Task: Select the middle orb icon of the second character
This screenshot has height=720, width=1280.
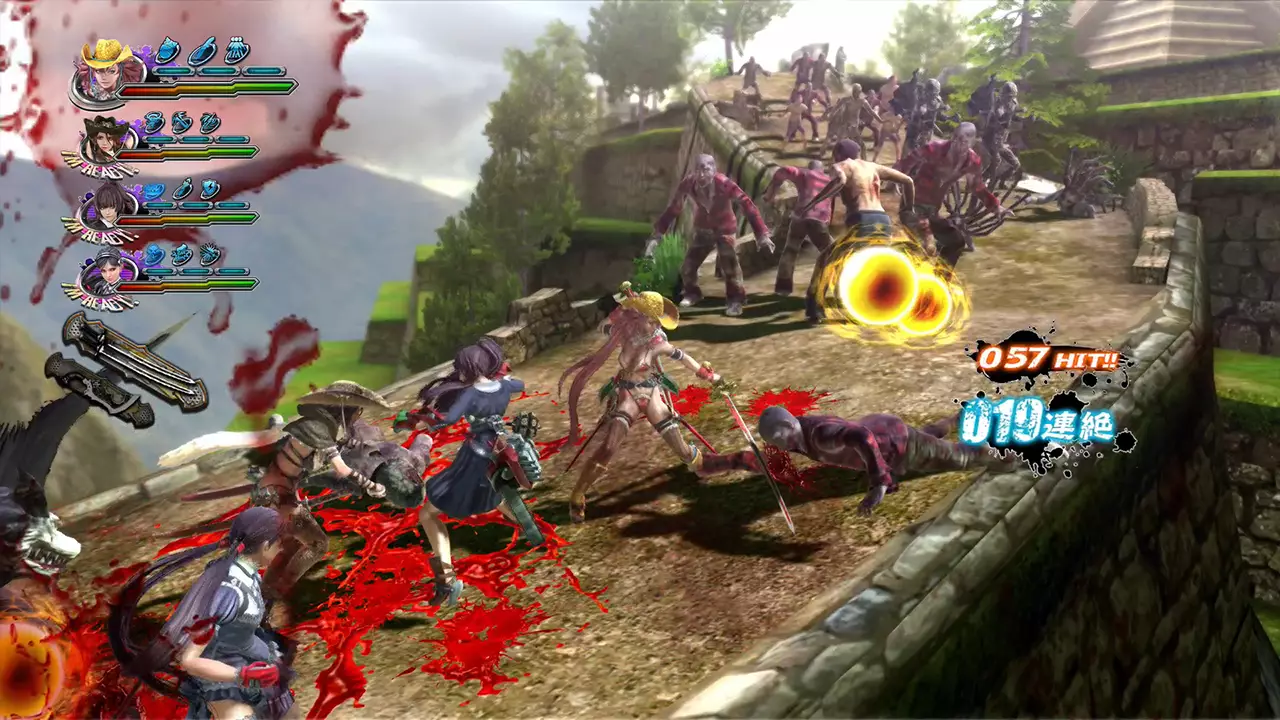Action: tap(183, 124)
